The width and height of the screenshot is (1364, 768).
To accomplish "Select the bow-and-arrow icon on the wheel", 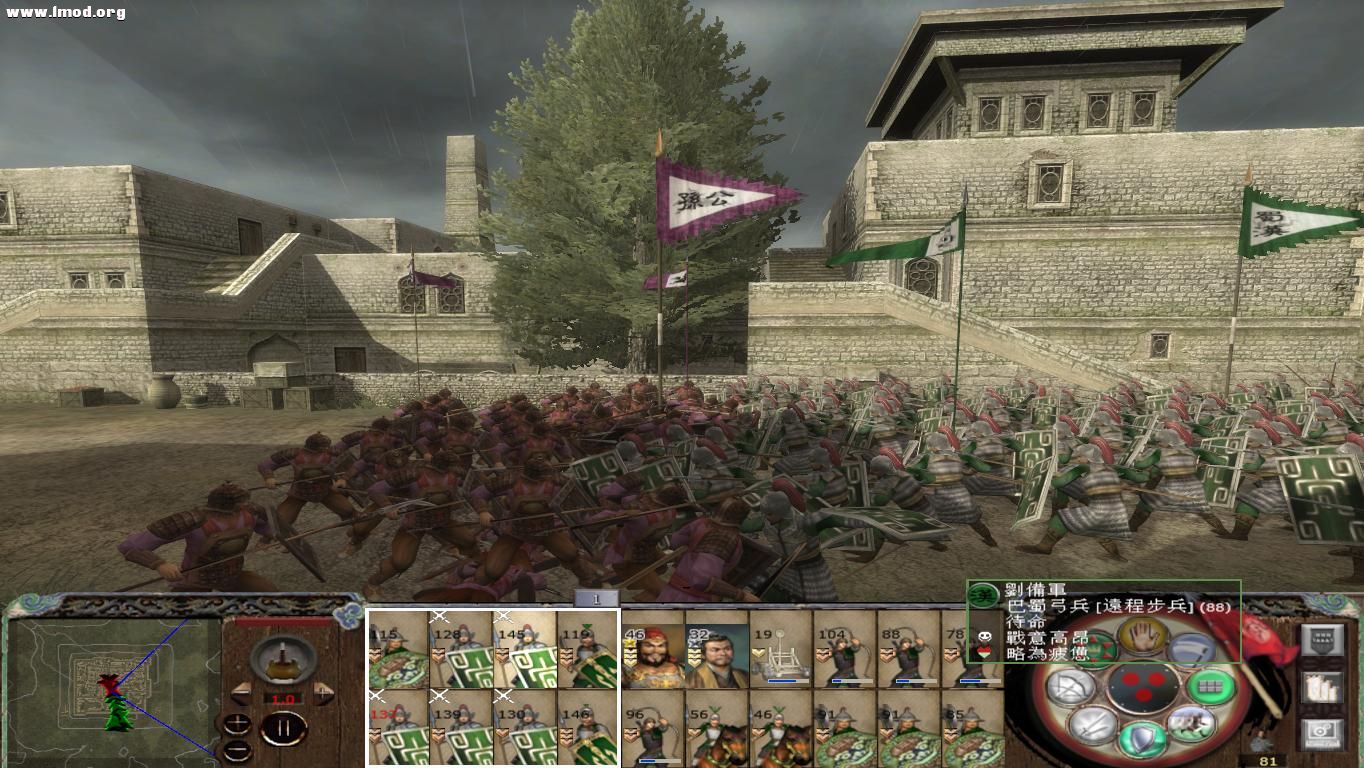I will coord(1068,687).
